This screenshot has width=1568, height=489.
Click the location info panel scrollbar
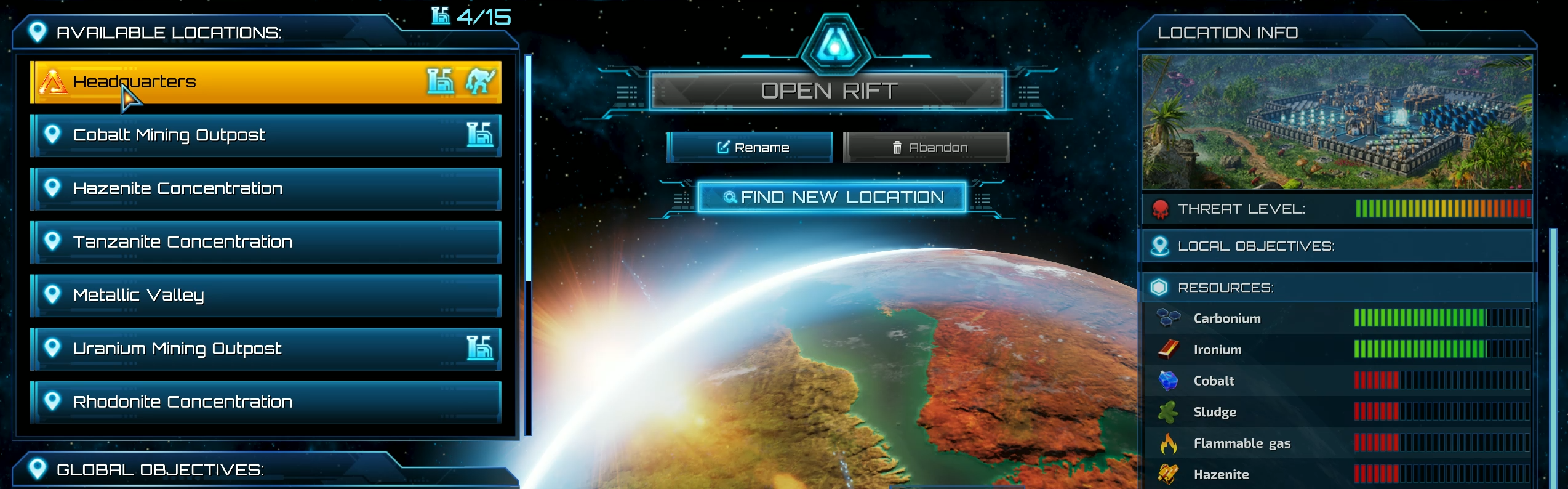(x=1553, y=357)
